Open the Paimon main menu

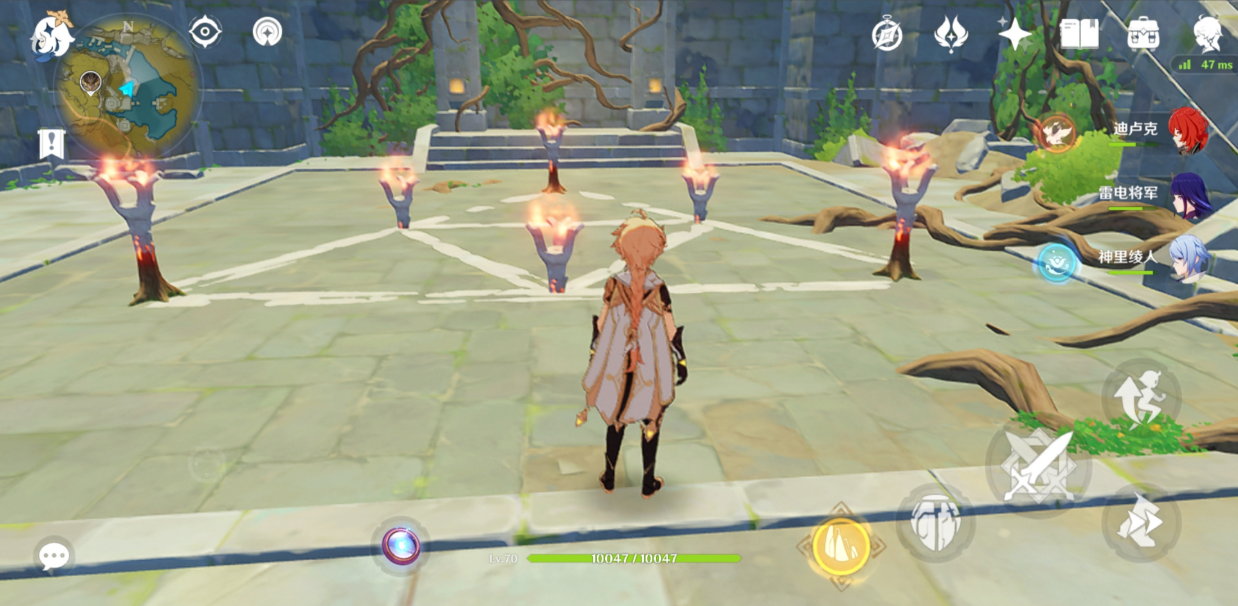coord(50,35)
